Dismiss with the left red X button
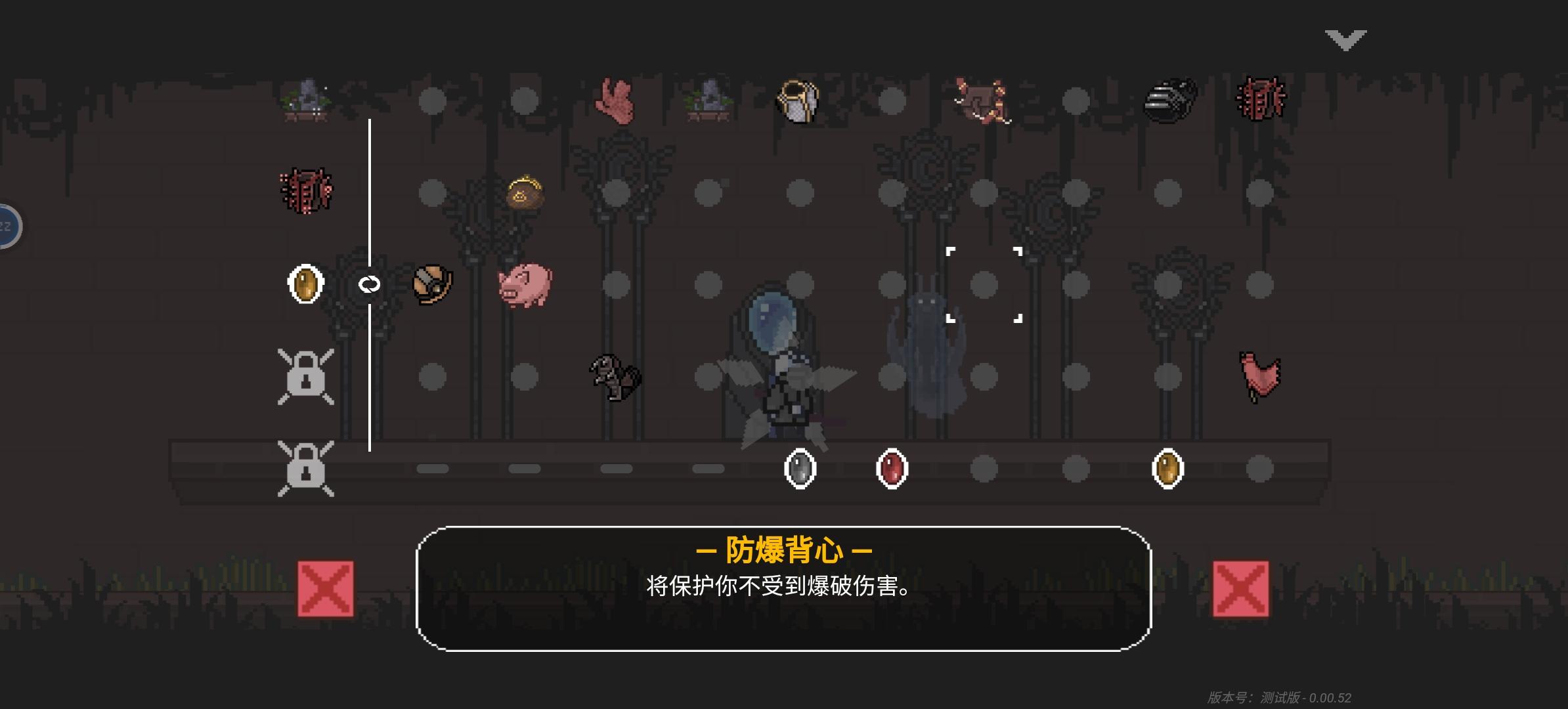The width and height of the screenshot is (1568, 709). coord(325,590)
